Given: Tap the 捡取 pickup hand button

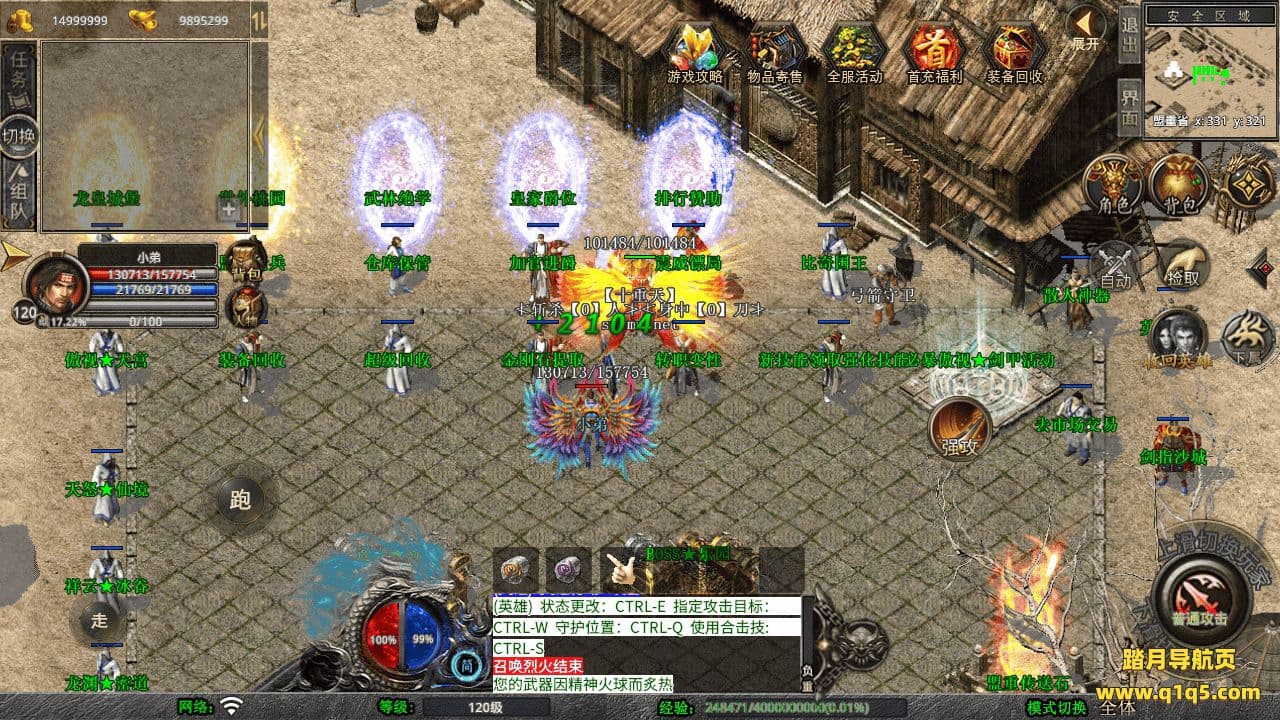Looking at the screenshot, I should 1183,265.
